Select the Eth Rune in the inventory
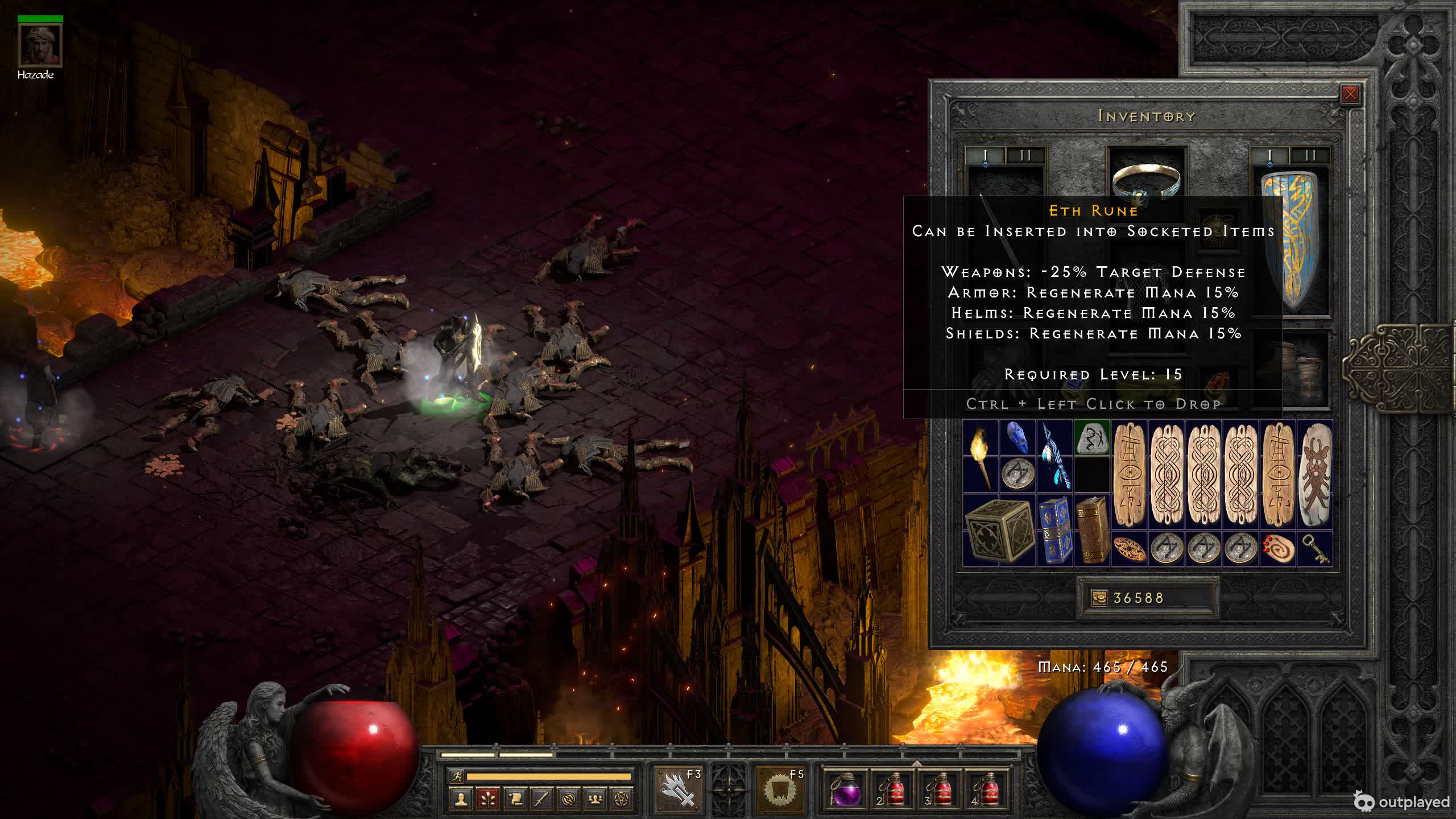The width and height of the screenshot is (1456, 819). [x=1092, y=438]
